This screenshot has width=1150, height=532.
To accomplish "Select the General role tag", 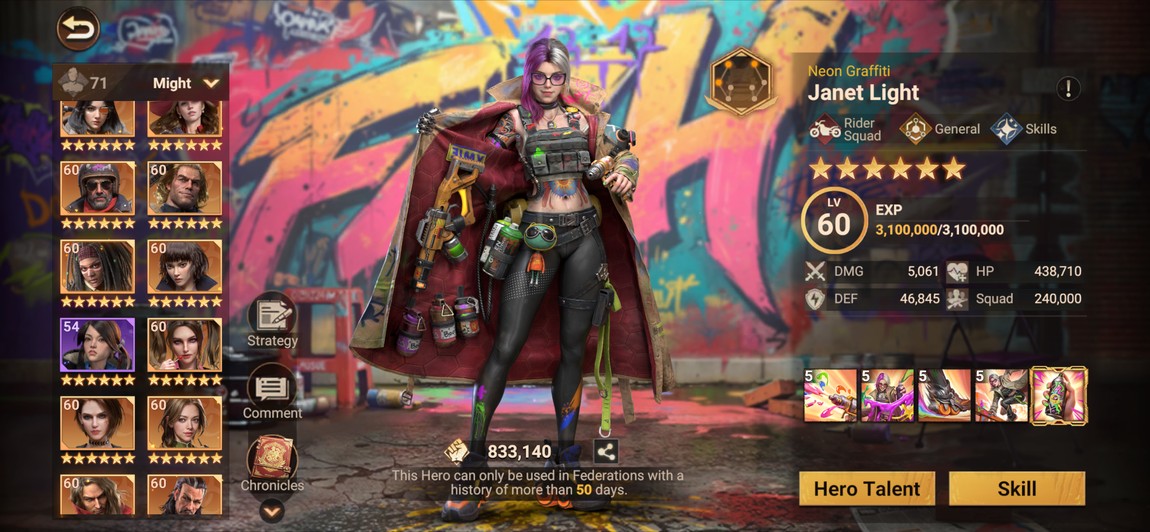I will click(941, 129).
